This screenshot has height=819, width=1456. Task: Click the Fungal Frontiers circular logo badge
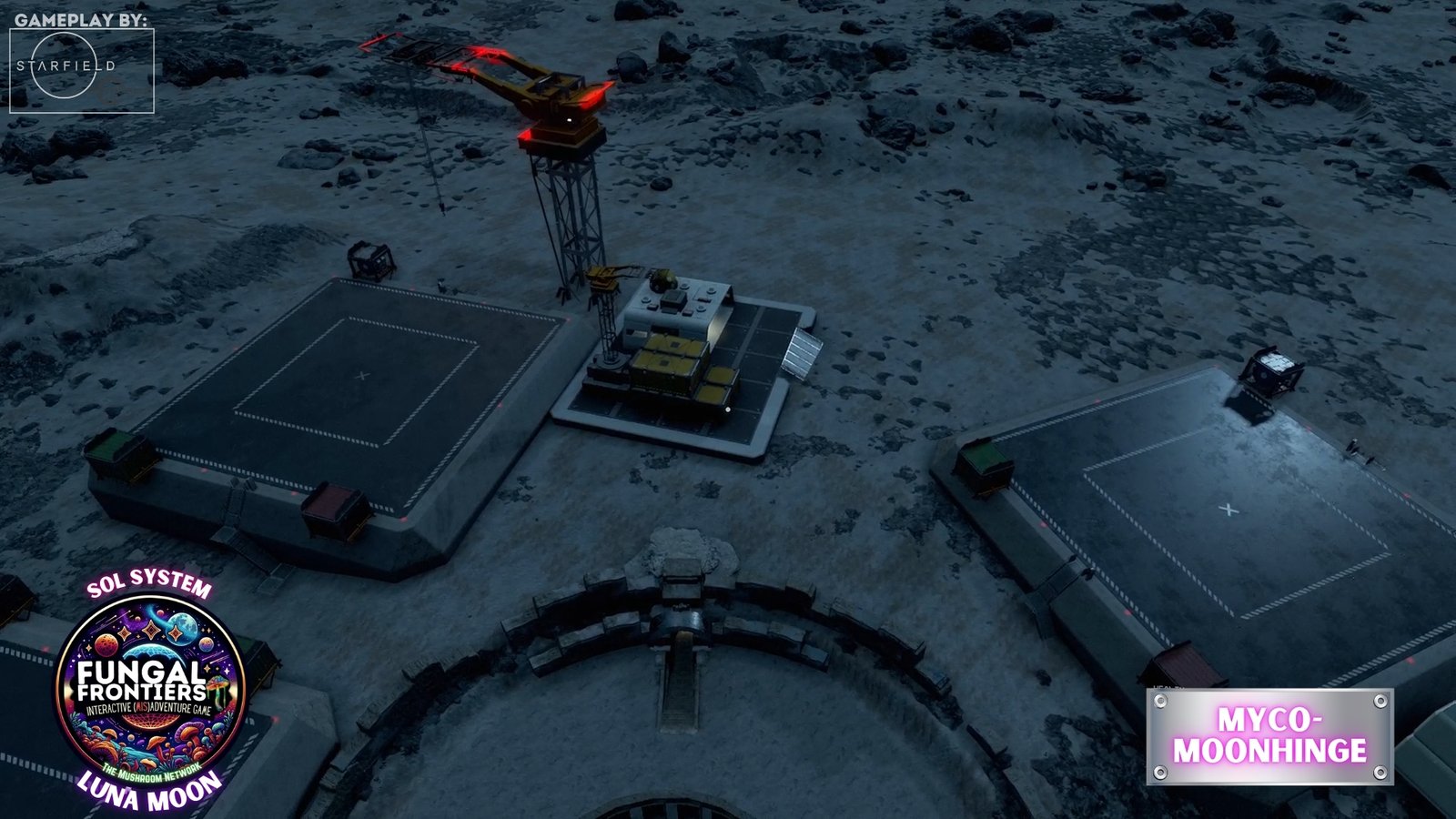(x=150, y=689)
